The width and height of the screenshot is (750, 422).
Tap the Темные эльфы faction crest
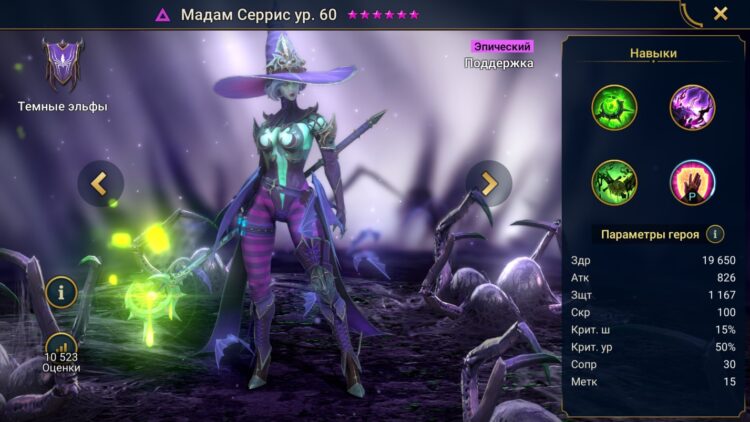[62, 66]
